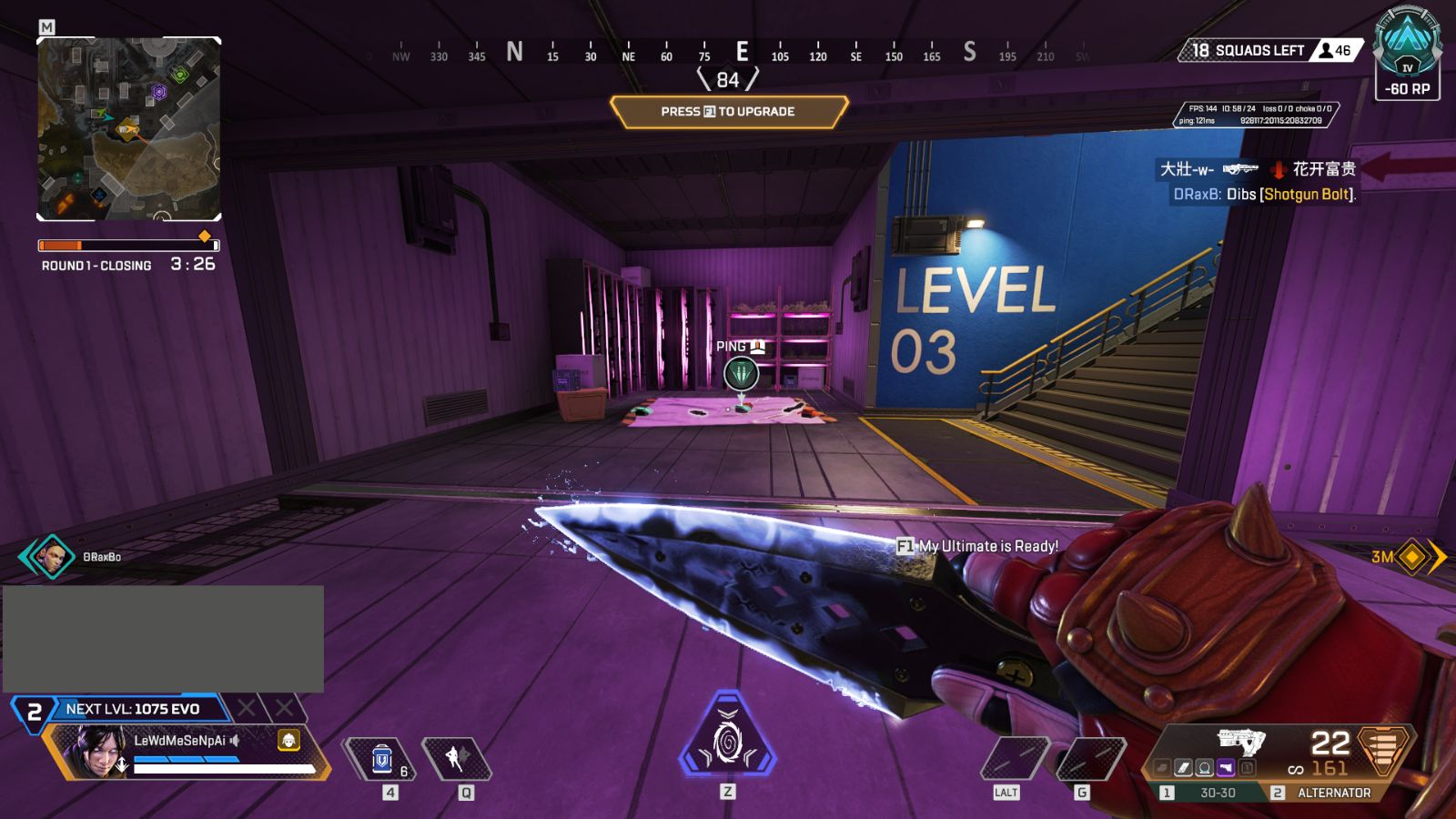Click the optic attachment icon on the Alternator

pos(1204,767)
